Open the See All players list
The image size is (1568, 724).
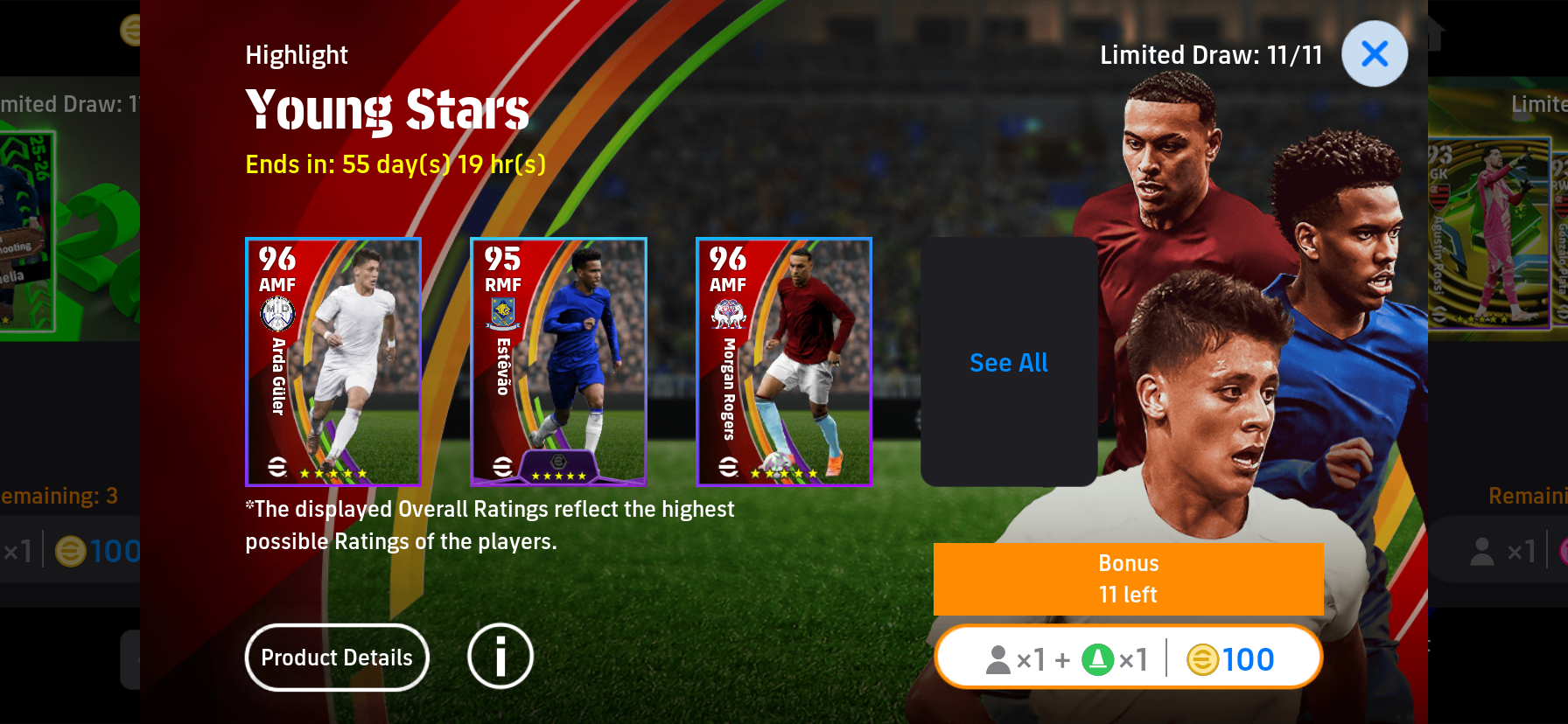pyautogui.click(x=1009, y=362)
